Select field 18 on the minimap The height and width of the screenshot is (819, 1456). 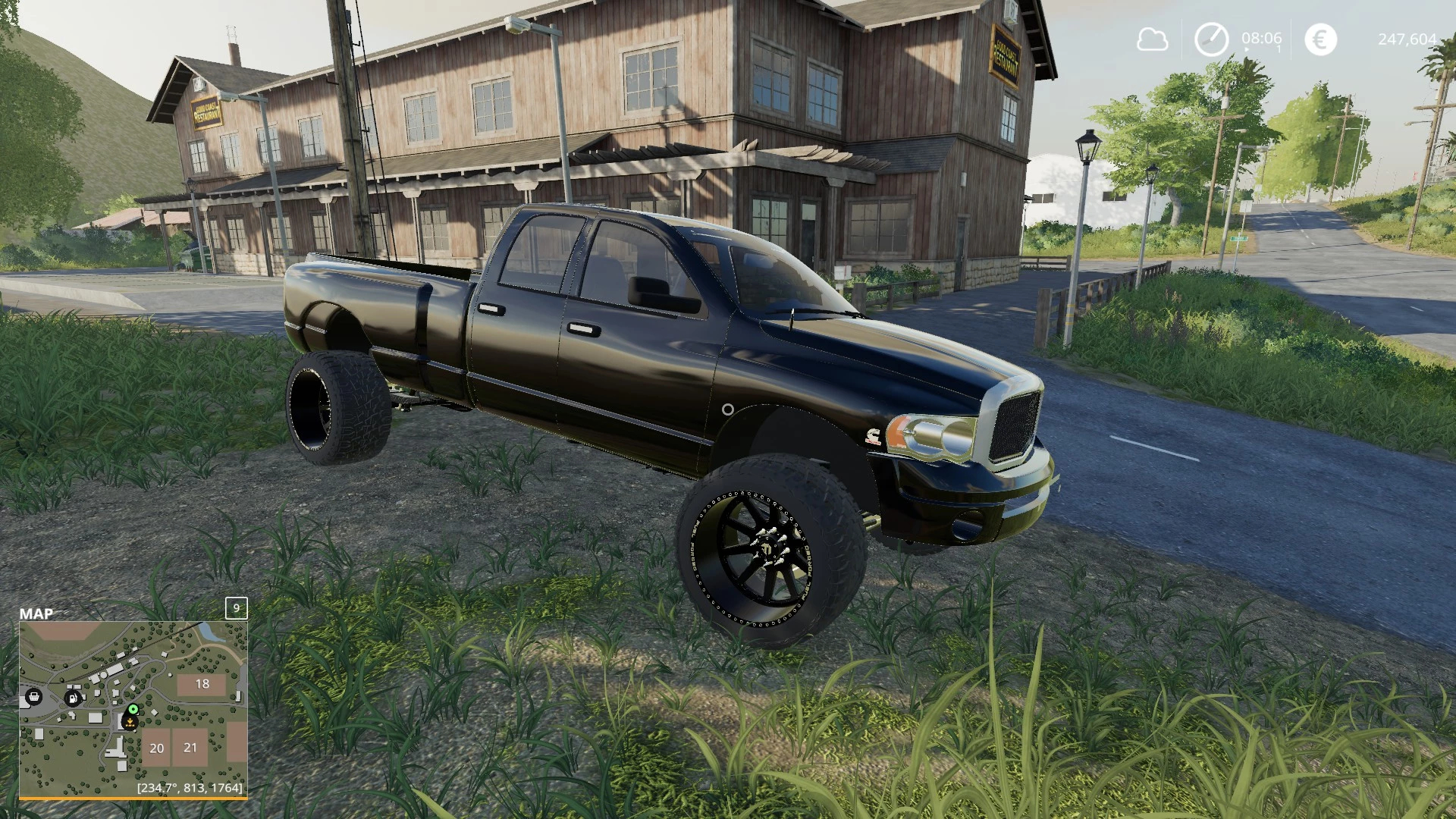[x=202, y=684]
